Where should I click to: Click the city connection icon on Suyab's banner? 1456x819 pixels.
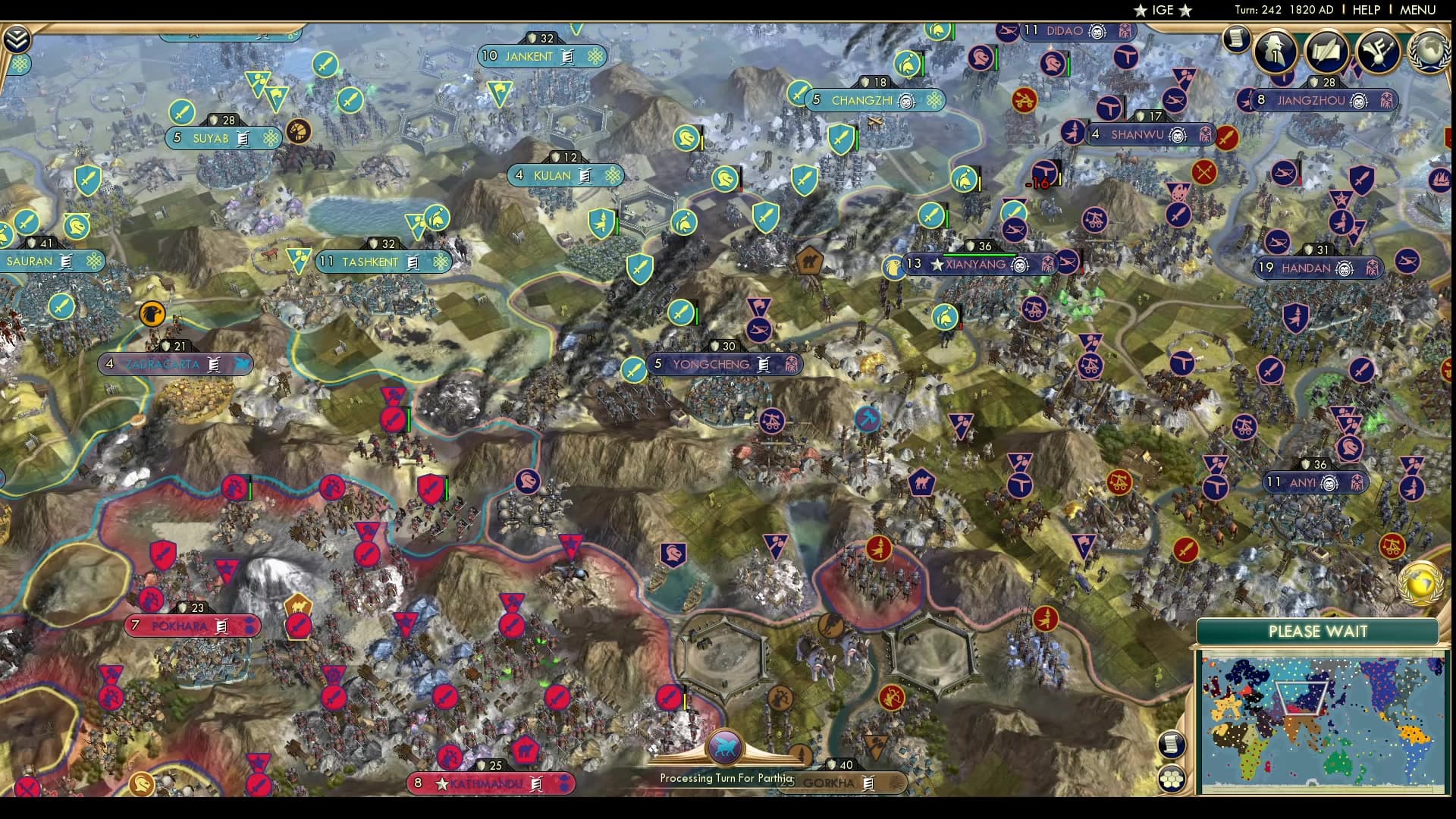point(269,139)
